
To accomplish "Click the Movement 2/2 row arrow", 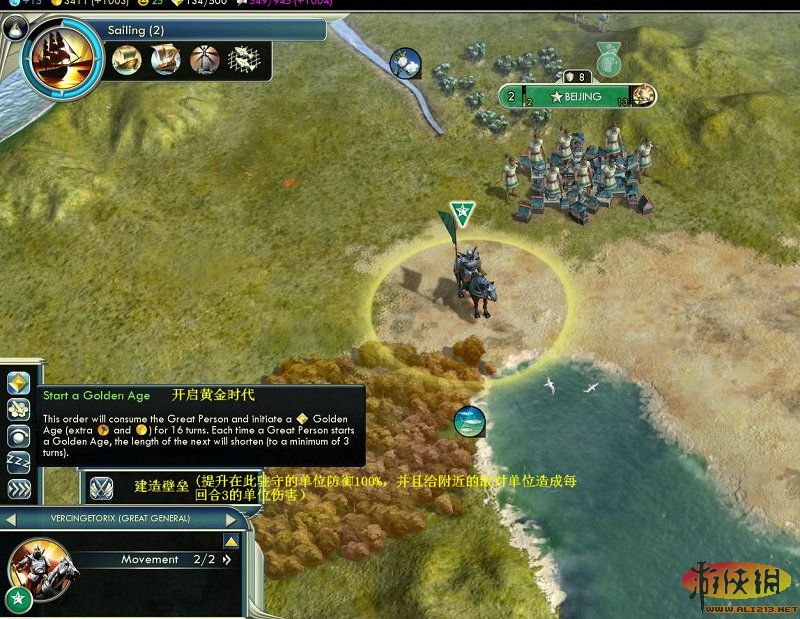I will point(225,560).
